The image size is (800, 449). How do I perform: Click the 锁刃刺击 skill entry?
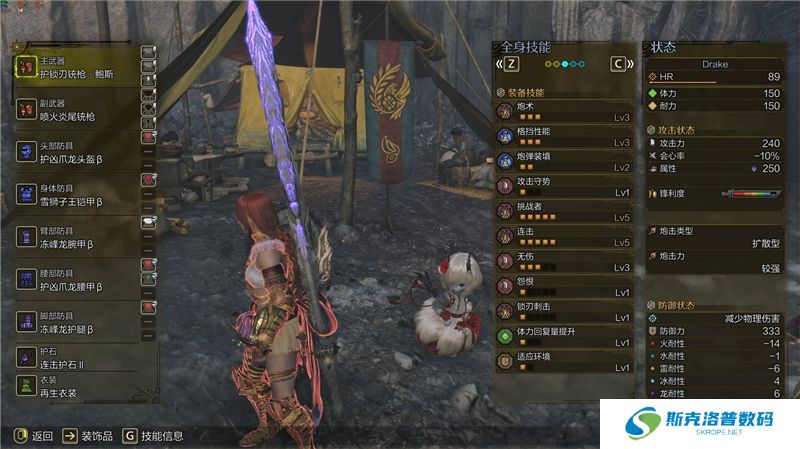564,311
